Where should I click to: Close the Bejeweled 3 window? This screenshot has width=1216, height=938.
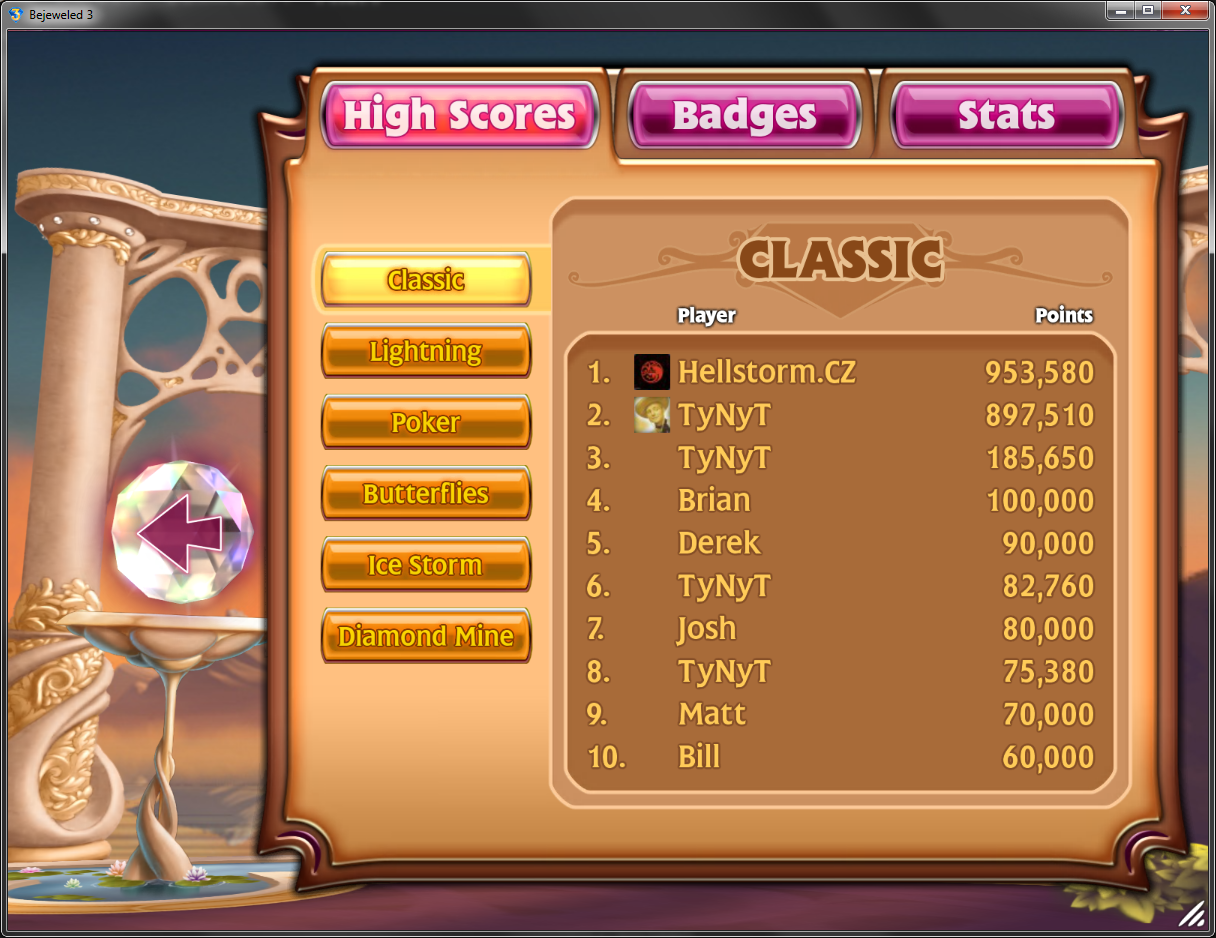[x=1186, y=10]
